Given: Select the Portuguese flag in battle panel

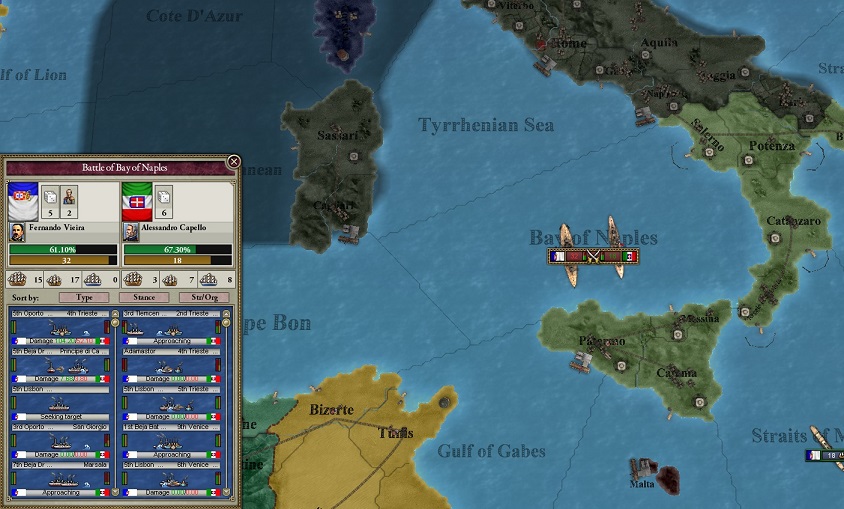Looking at the screenshot, I should coord(22,200).
